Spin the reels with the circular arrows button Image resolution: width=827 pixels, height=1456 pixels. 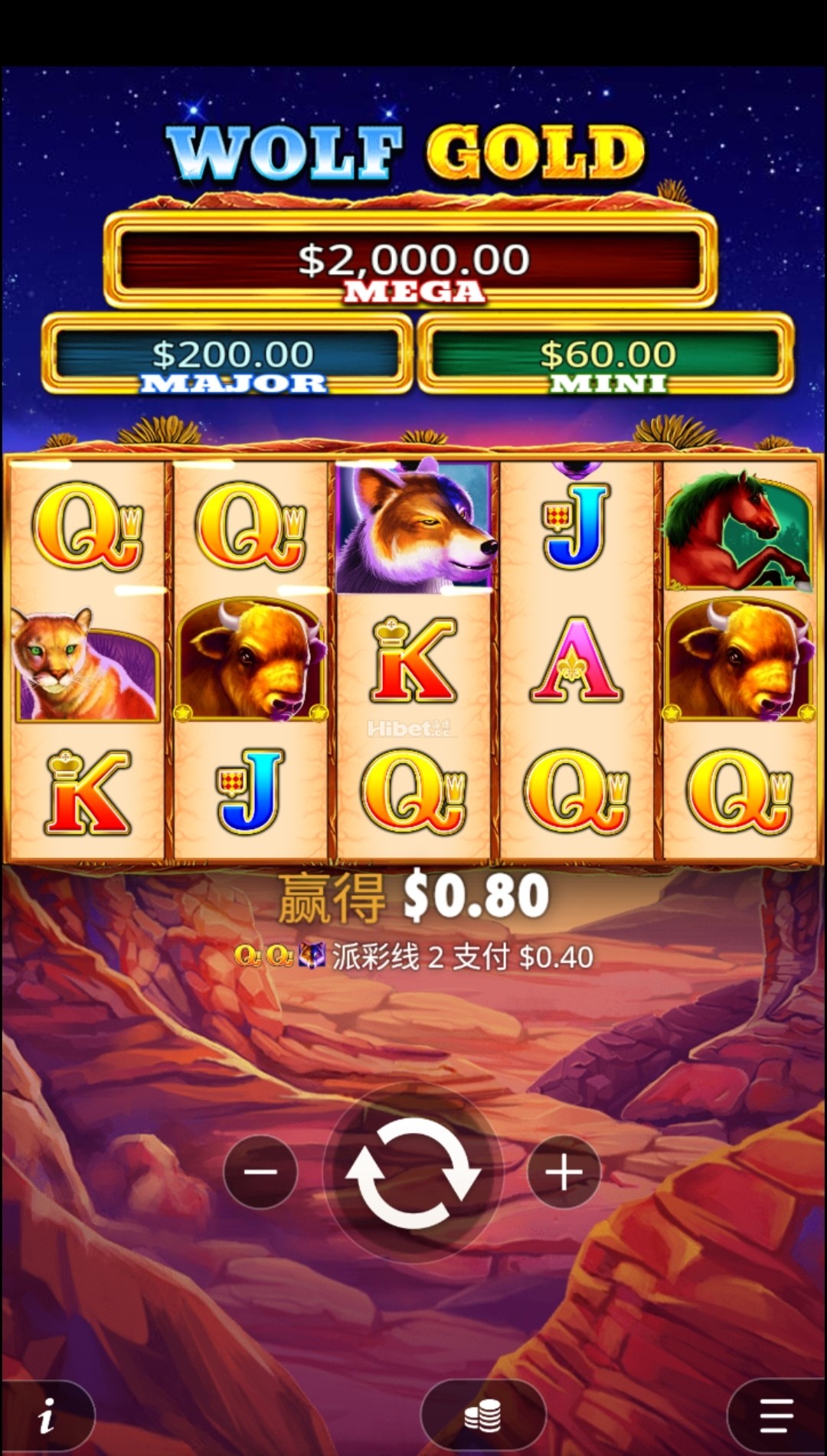413,1173
